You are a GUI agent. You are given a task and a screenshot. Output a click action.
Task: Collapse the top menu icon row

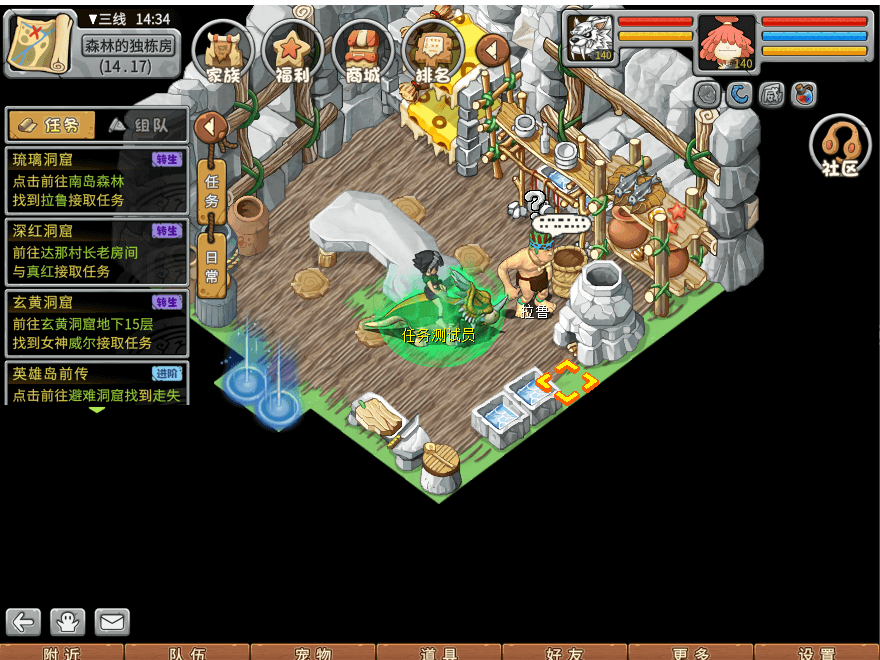492,49
